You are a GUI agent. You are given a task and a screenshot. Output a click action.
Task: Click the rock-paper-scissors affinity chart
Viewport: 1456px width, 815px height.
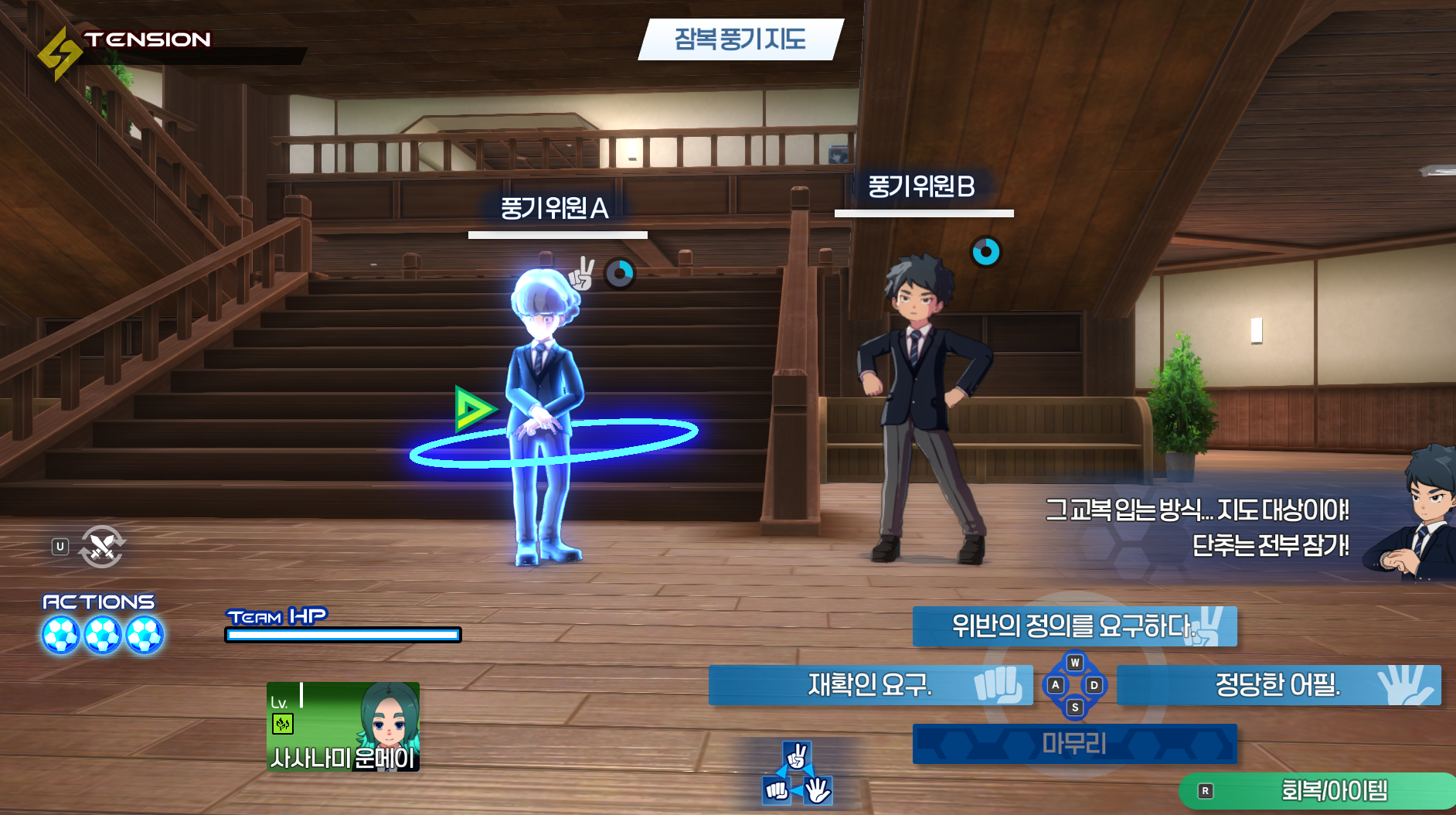pos(798,774)
